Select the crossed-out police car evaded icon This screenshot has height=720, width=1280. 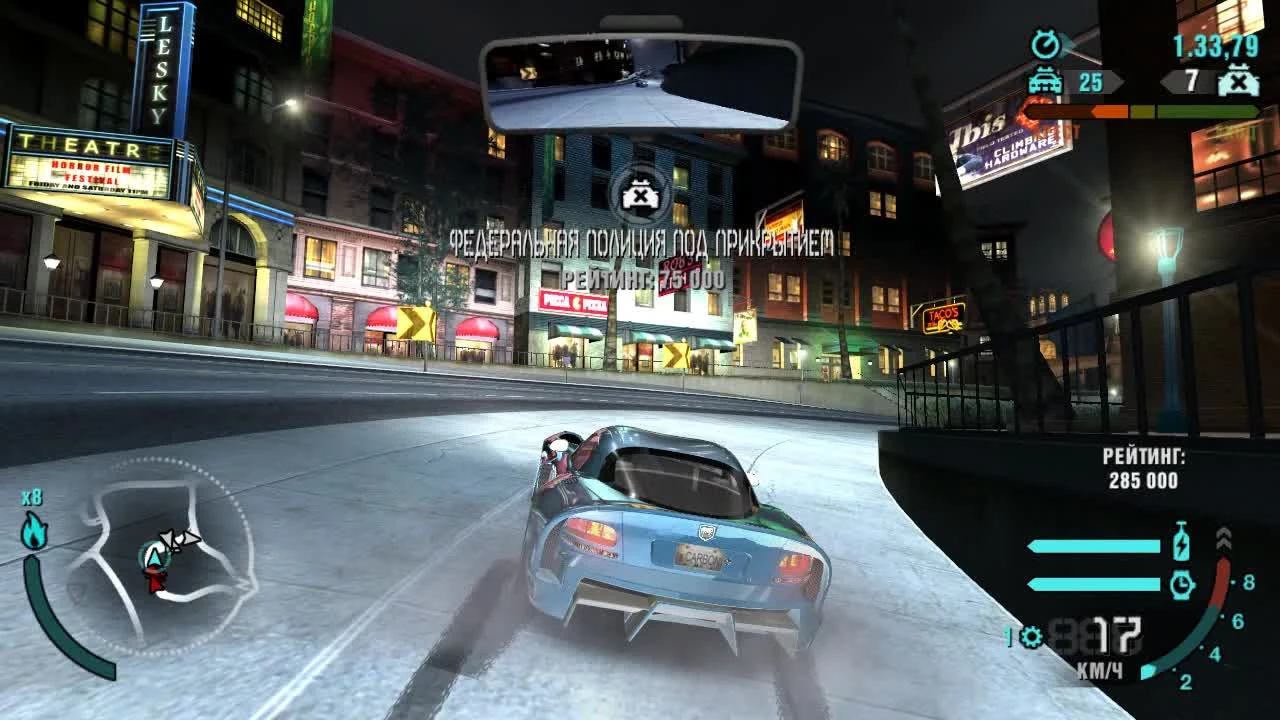1238,82
